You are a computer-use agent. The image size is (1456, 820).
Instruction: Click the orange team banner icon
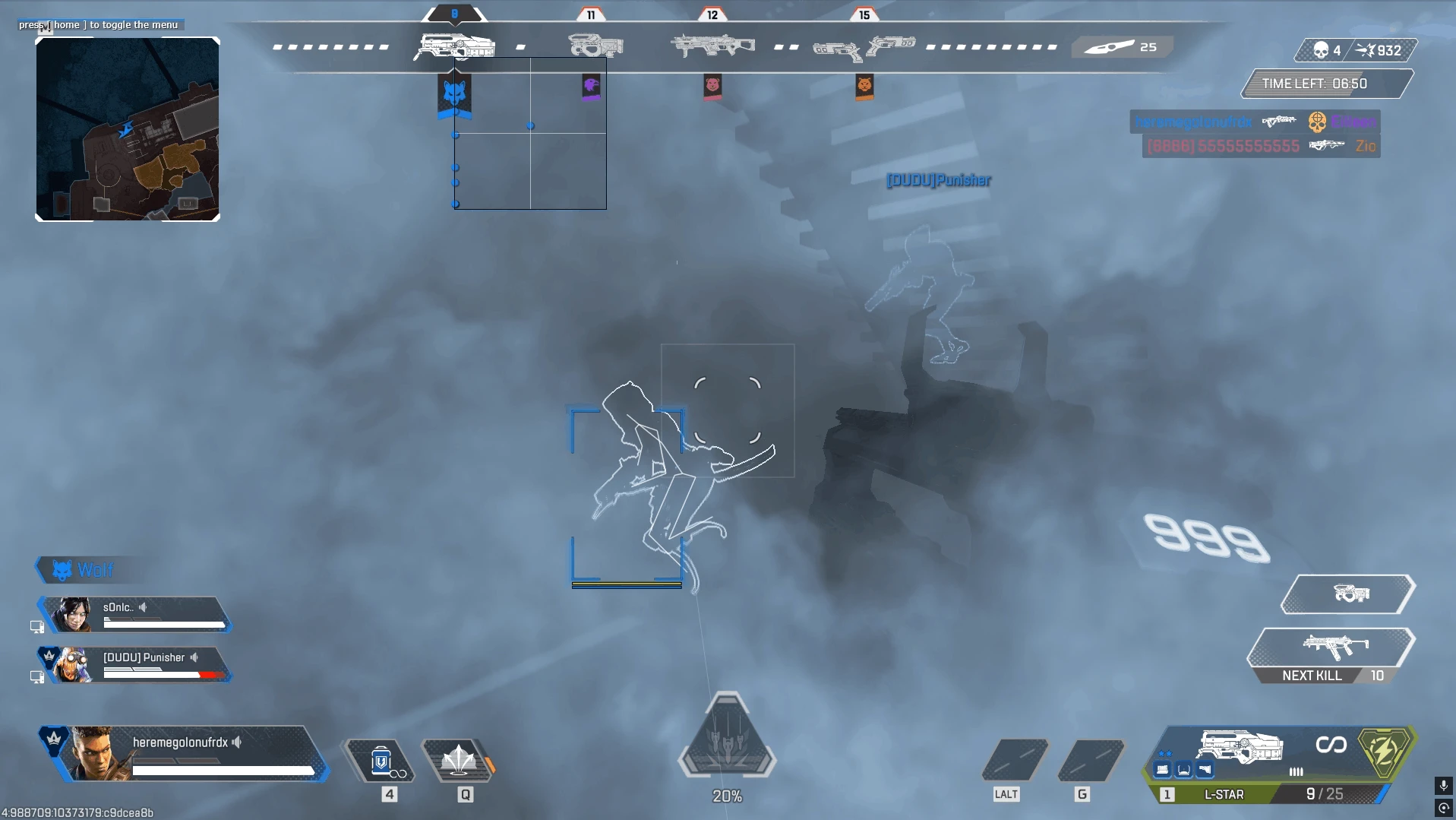[864, 86]
